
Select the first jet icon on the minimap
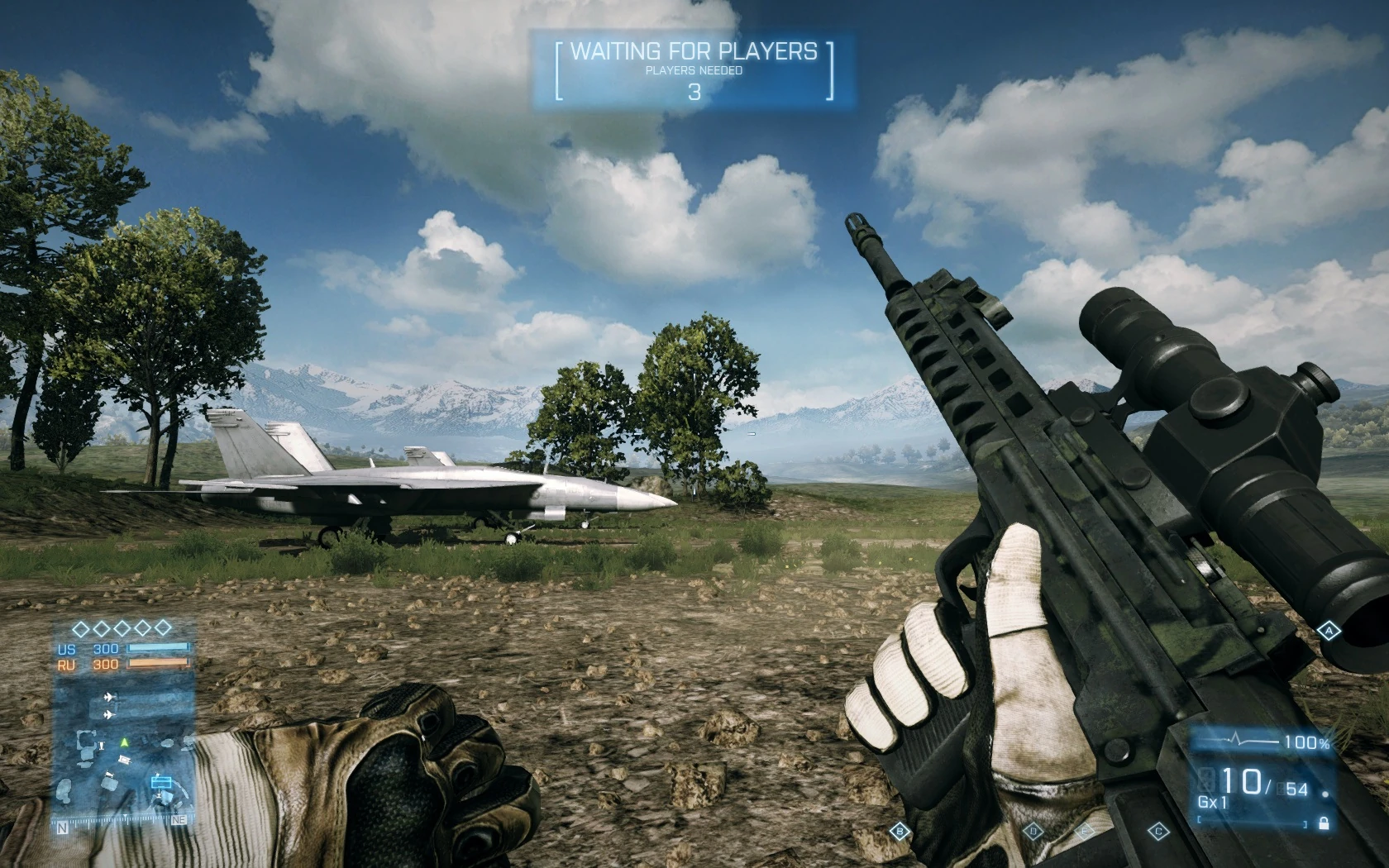108,697
